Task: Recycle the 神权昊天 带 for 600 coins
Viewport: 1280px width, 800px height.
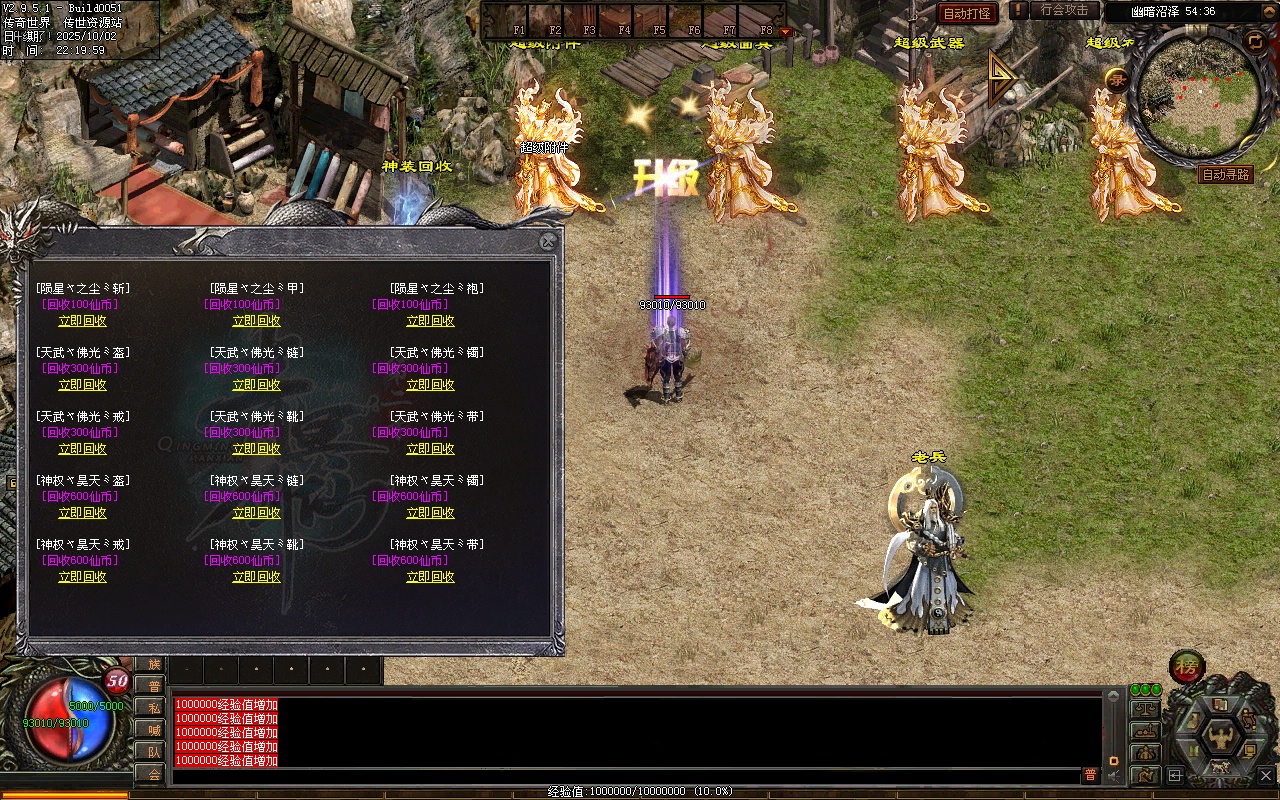Action: pyautogui.click(x=430, y=577)
